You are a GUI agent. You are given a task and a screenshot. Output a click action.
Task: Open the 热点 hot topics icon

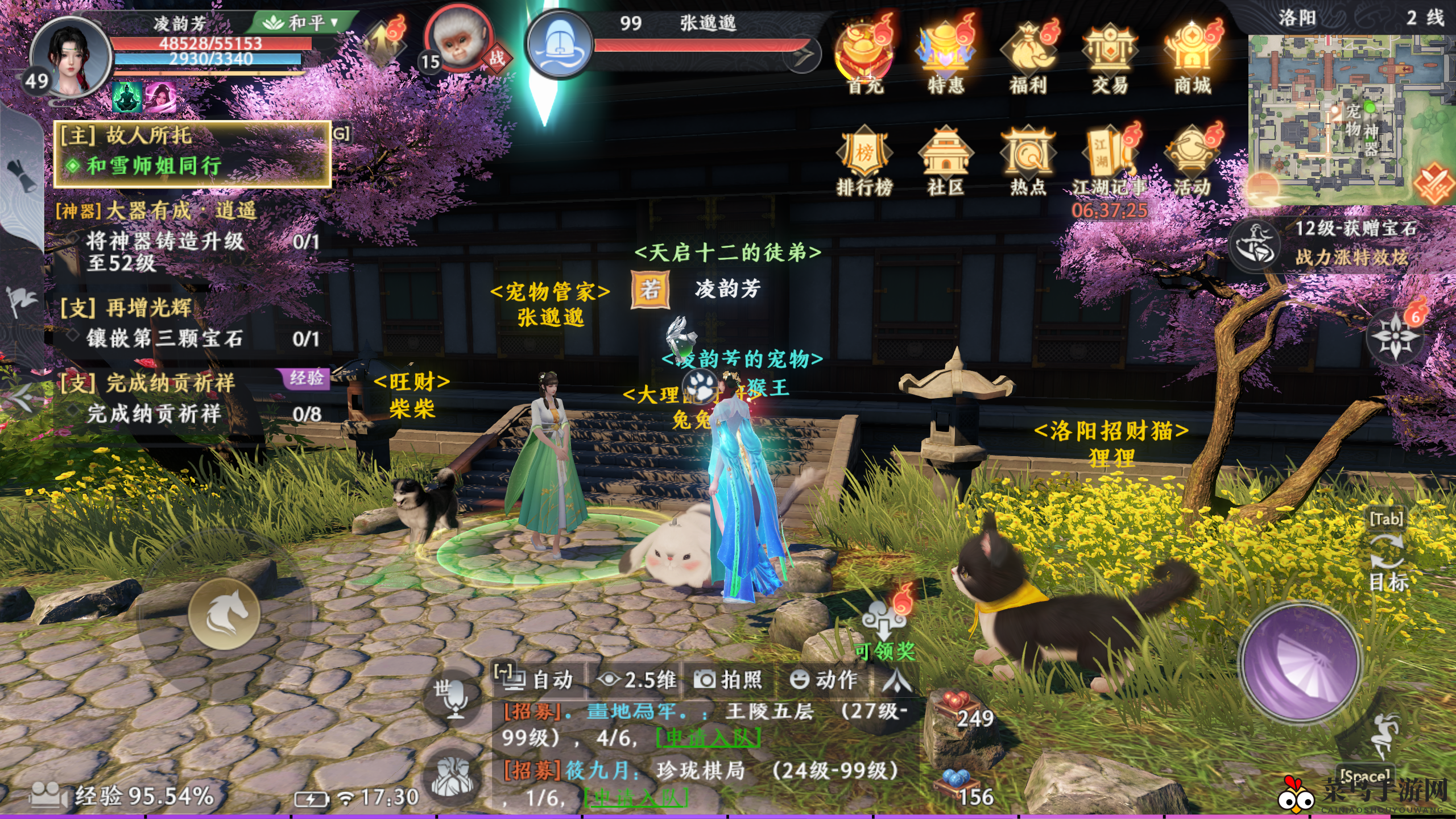[1028, 159]
